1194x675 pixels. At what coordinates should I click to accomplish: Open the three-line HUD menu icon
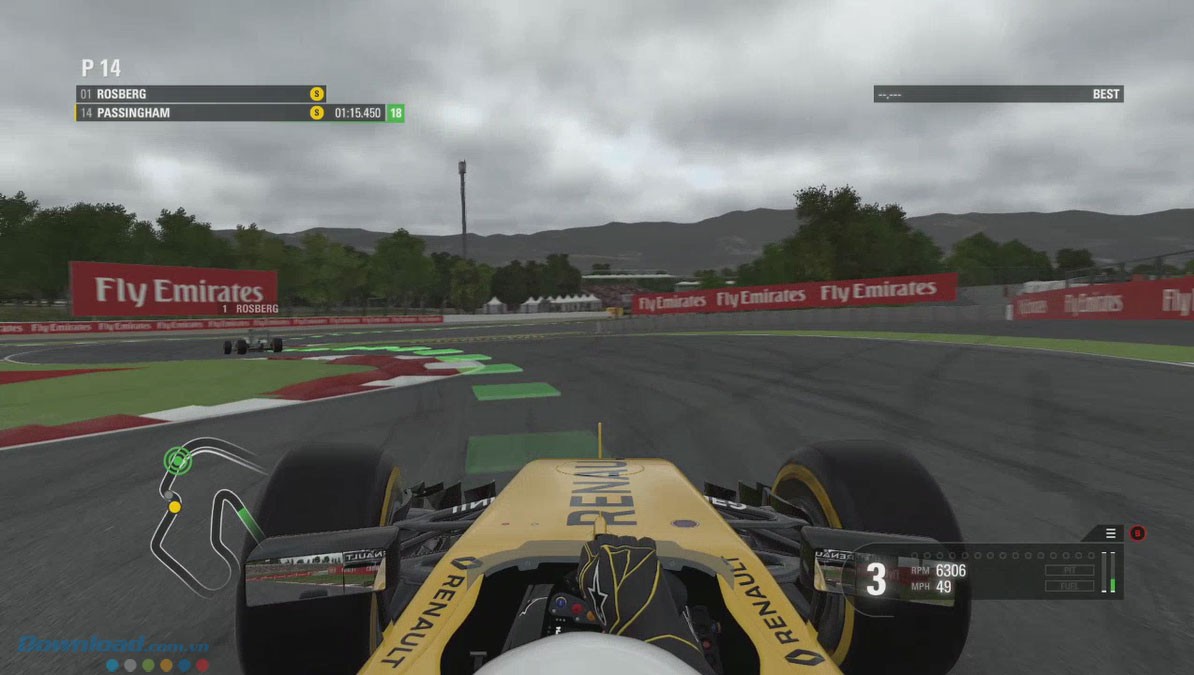(x=1111, y=533)
